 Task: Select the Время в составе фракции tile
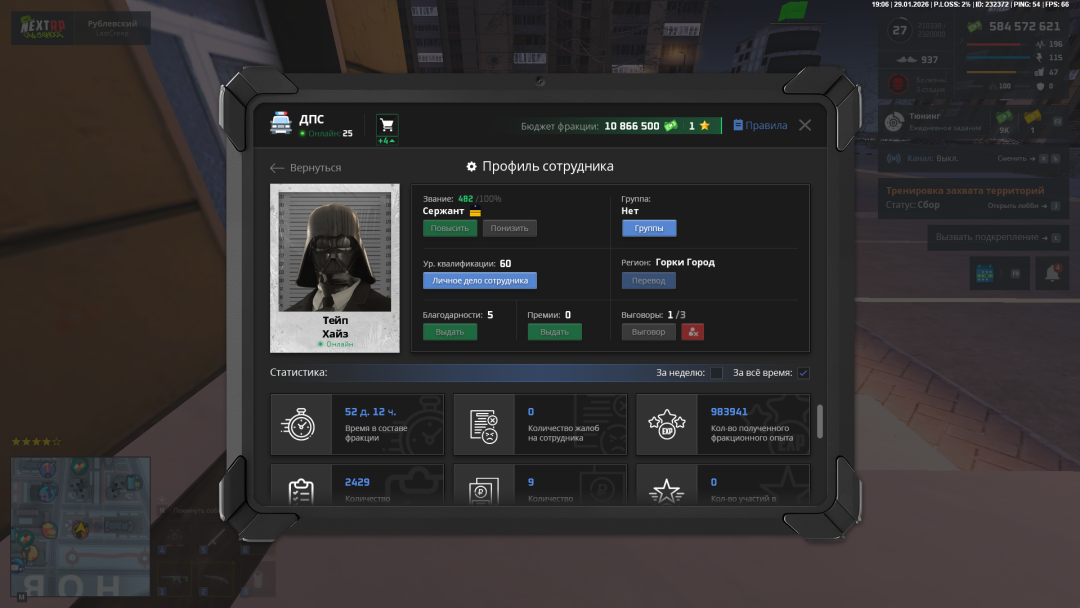click(x=357, y=425)
